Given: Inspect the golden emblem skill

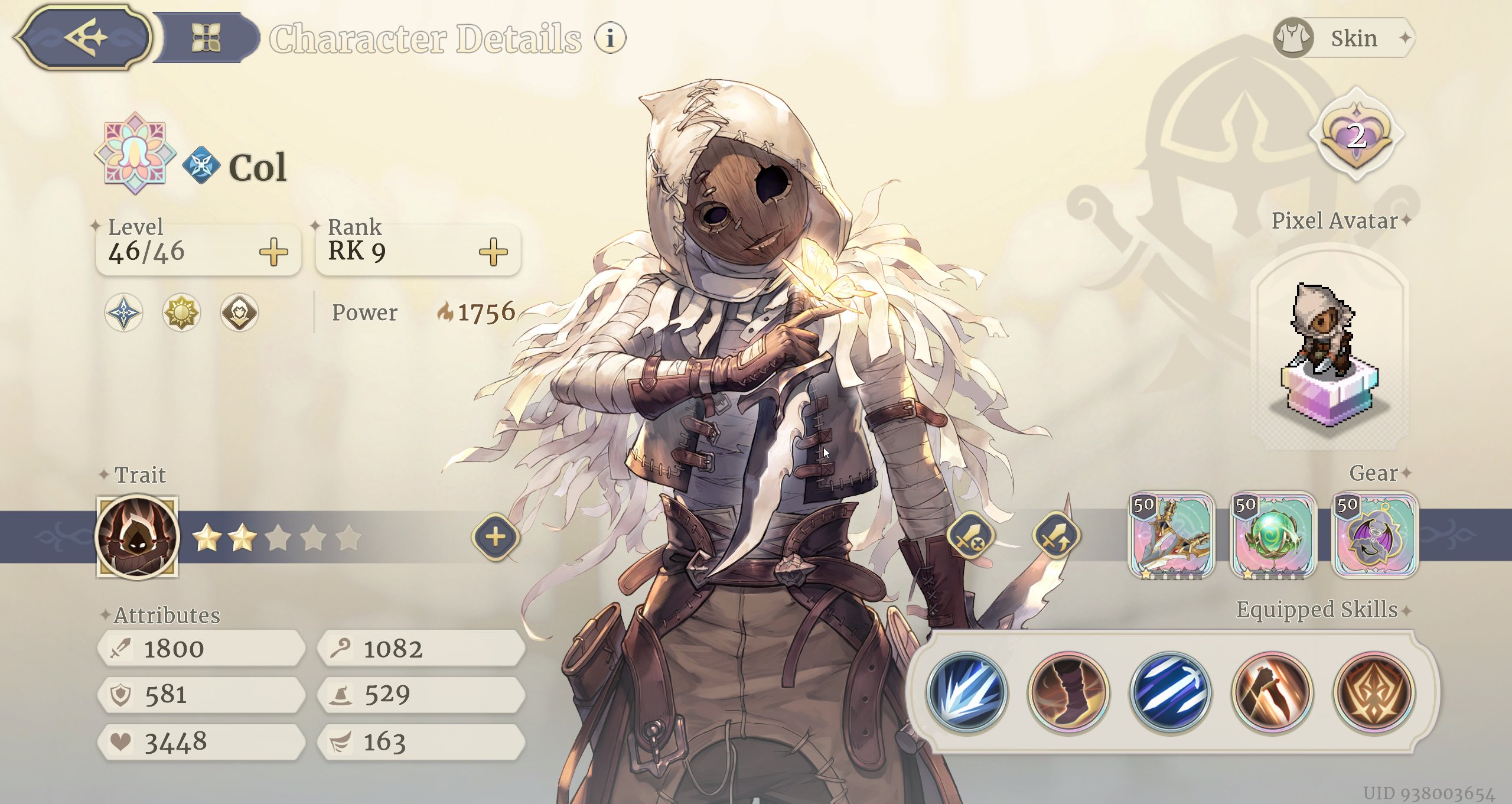Looking at the screenshot, I should [1374, 692].
